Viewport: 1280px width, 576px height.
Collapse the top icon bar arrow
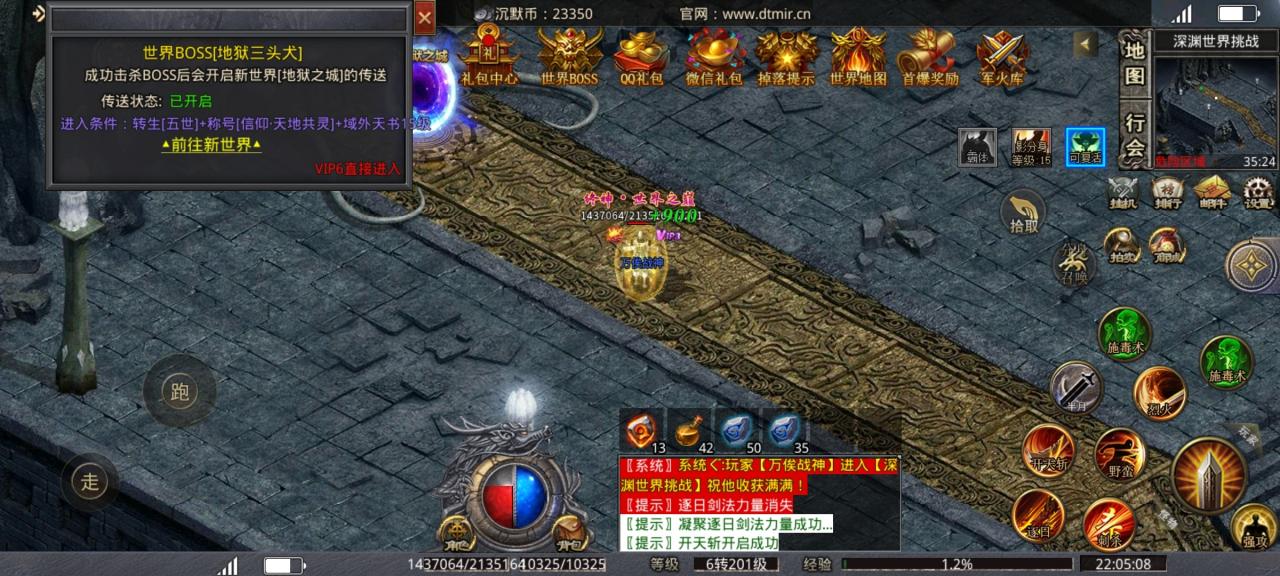pyautogui.click(x=1085, y=44)
